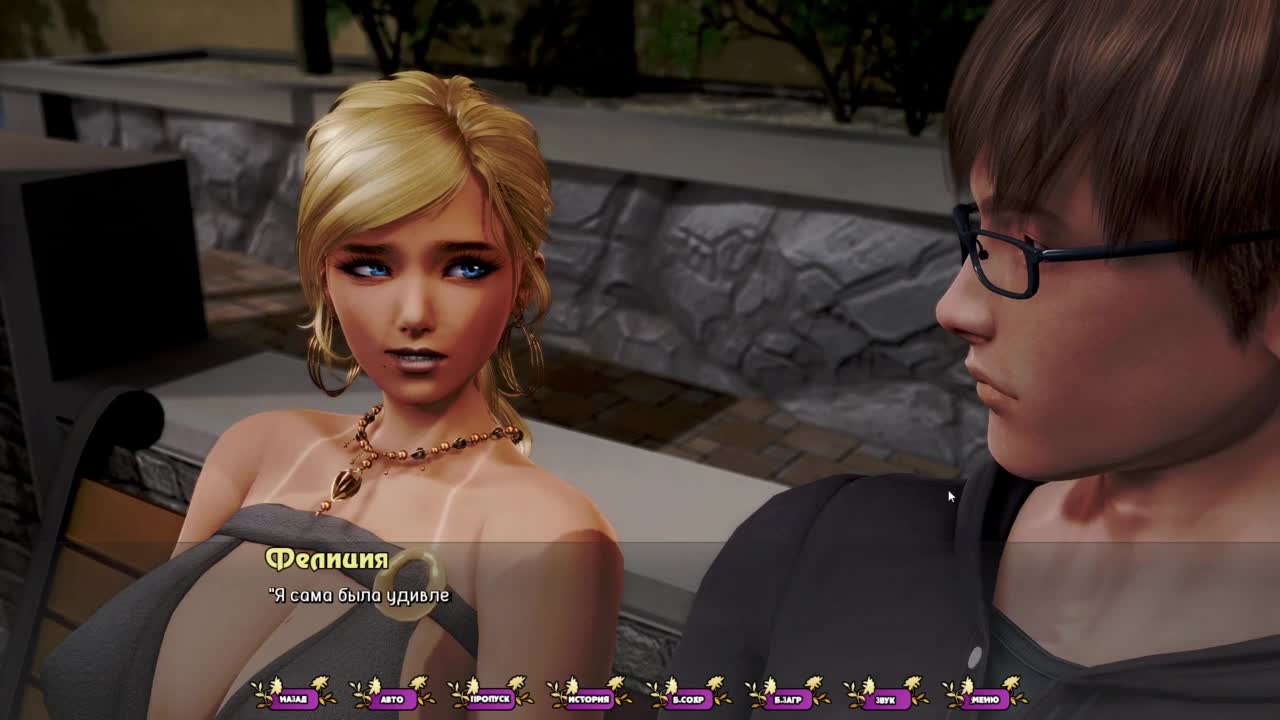Activate the Пропуск skip button
The width and height of the screenshot is (1280, 720).
(x=491, y=699)
